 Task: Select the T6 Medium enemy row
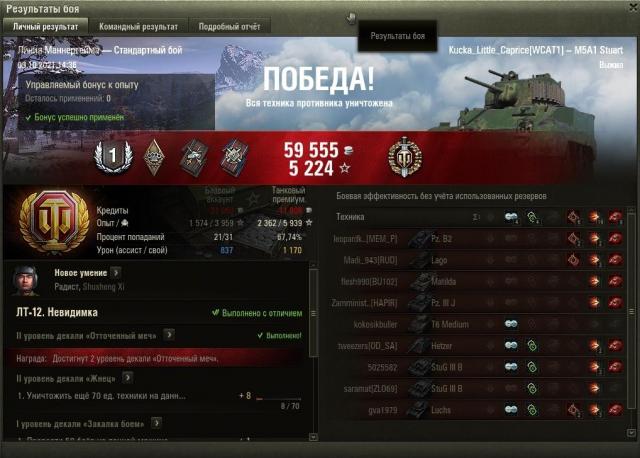tap(480, 323)
